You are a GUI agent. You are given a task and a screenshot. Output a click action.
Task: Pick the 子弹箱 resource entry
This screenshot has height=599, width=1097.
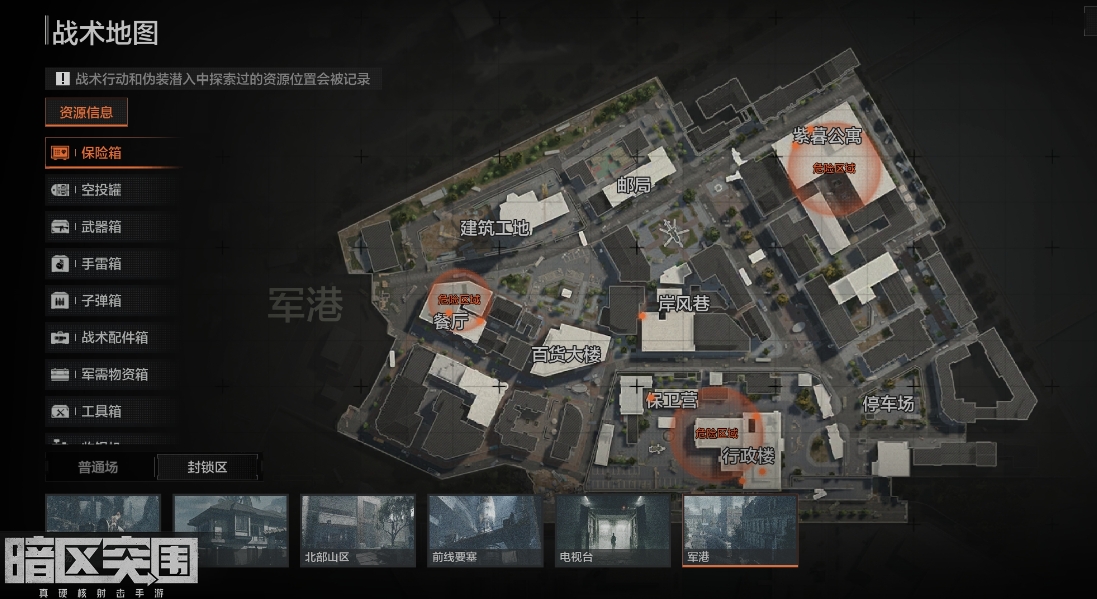(100, 301)
